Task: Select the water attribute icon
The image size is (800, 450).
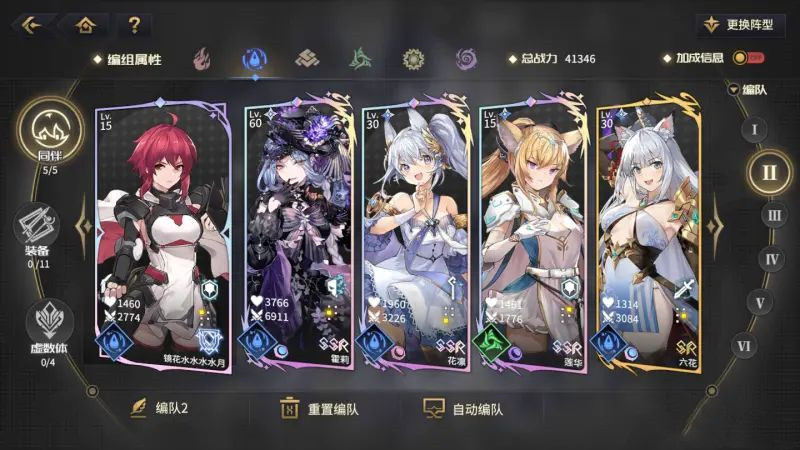Action: tap(253, 60)
